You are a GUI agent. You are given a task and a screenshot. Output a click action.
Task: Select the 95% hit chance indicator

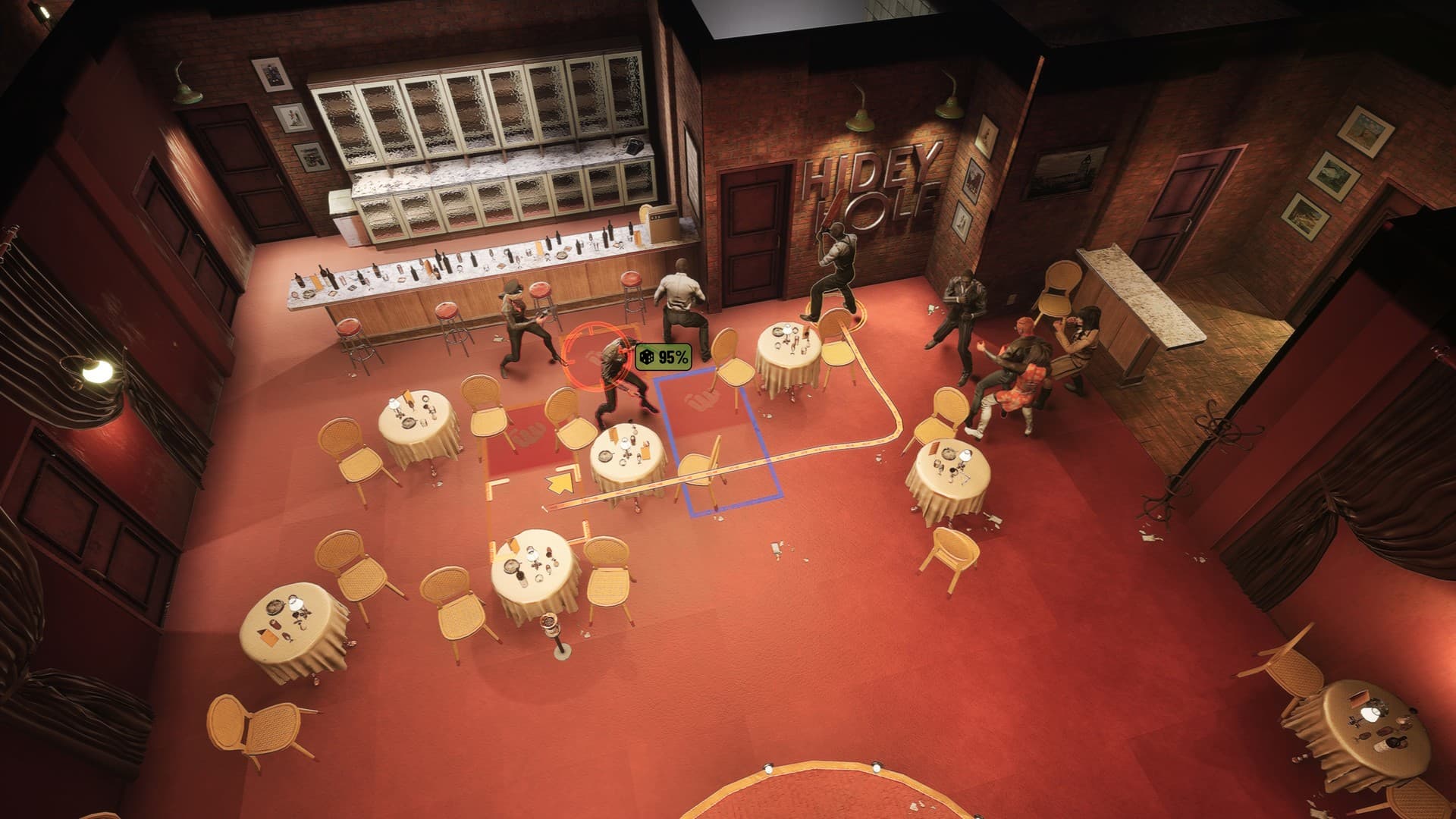(x=664, y=356)
